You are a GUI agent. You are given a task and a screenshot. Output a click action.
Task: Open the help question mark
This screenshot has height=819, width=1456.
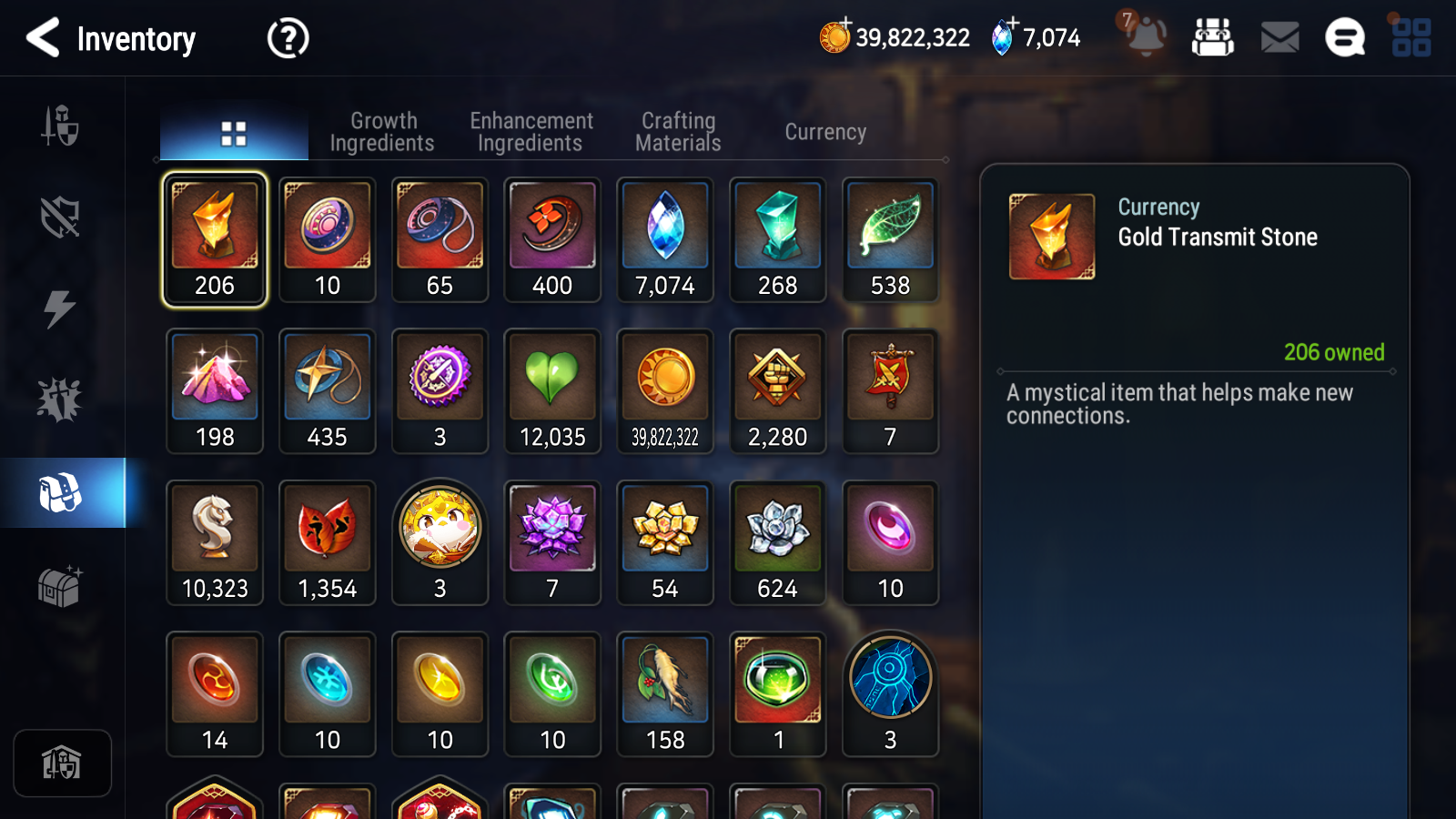(x=288, y=39)
